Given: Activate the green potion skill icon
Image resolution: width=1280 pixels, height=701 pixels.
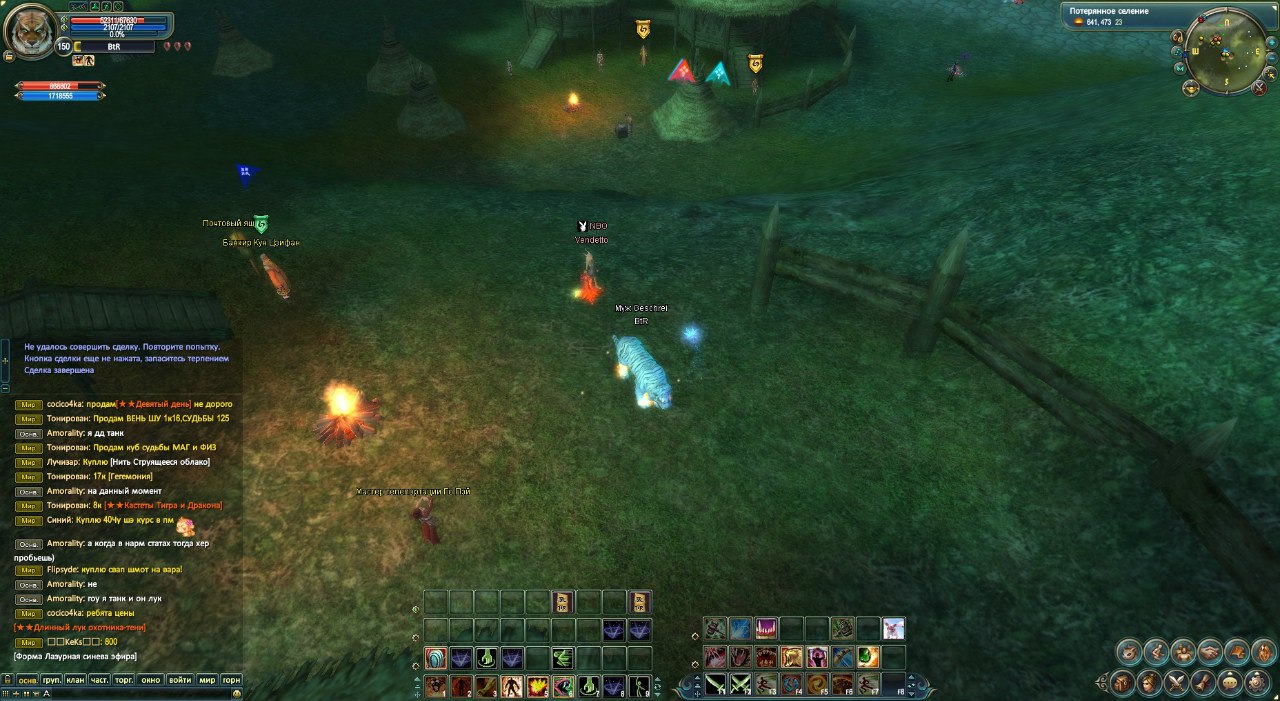Looking at the screenshot, I should tap(868, 657).
